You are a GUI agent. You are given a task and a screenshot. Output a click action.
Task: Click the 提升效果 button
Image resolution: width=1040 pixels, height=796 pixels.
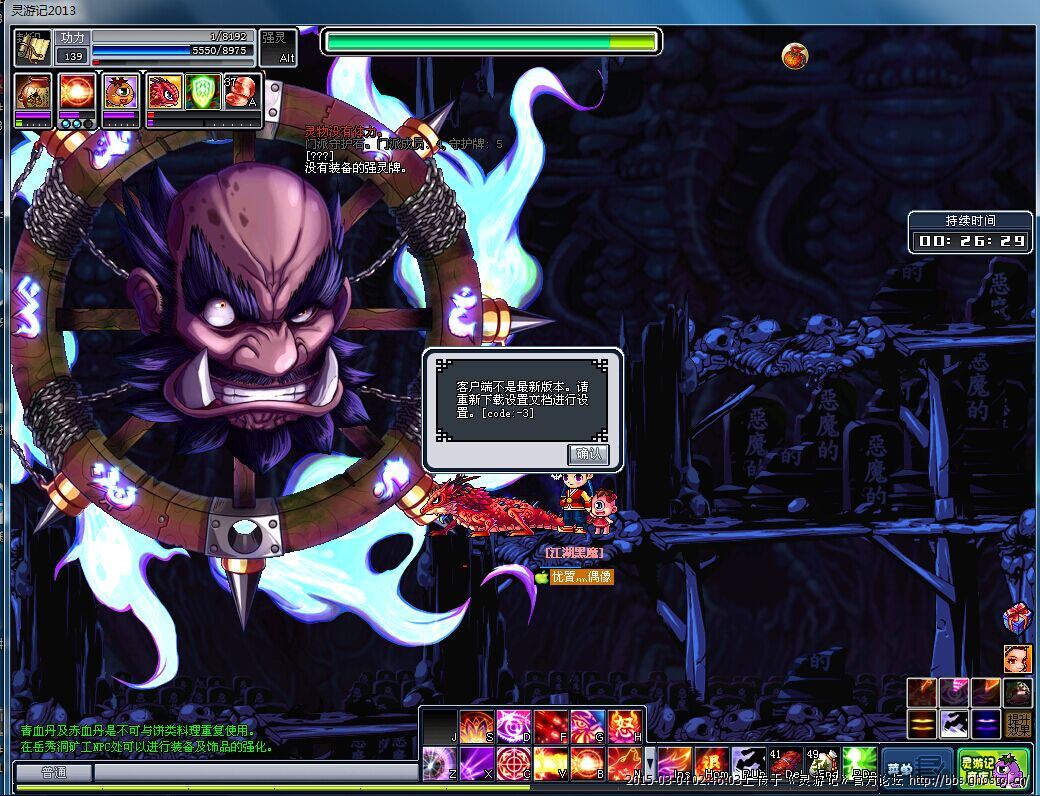(x=1018, y=723)
